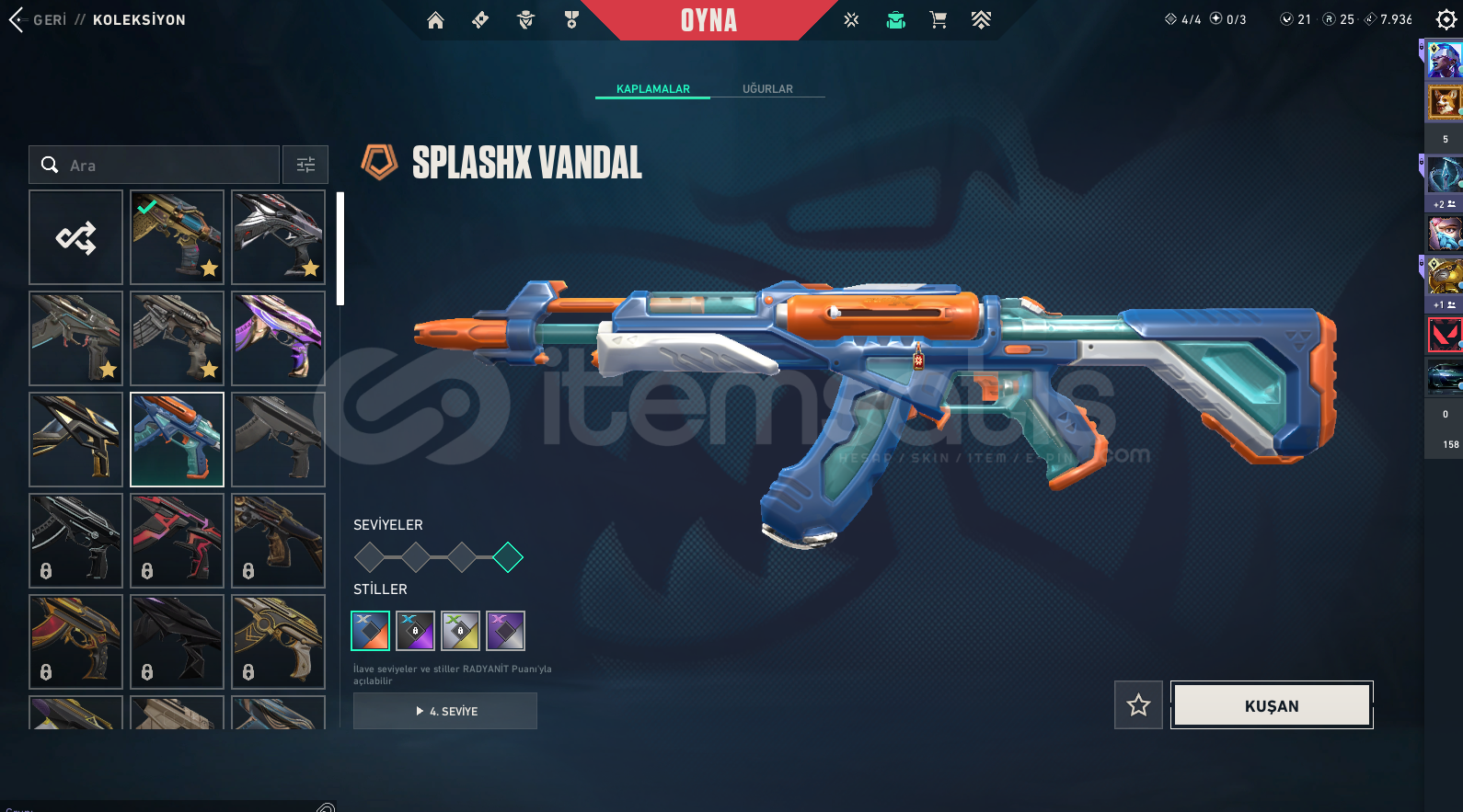Screen dimensions: 1463x812
Task: Switch to the Uğurlar tab
Action: [x=767, y=89]
